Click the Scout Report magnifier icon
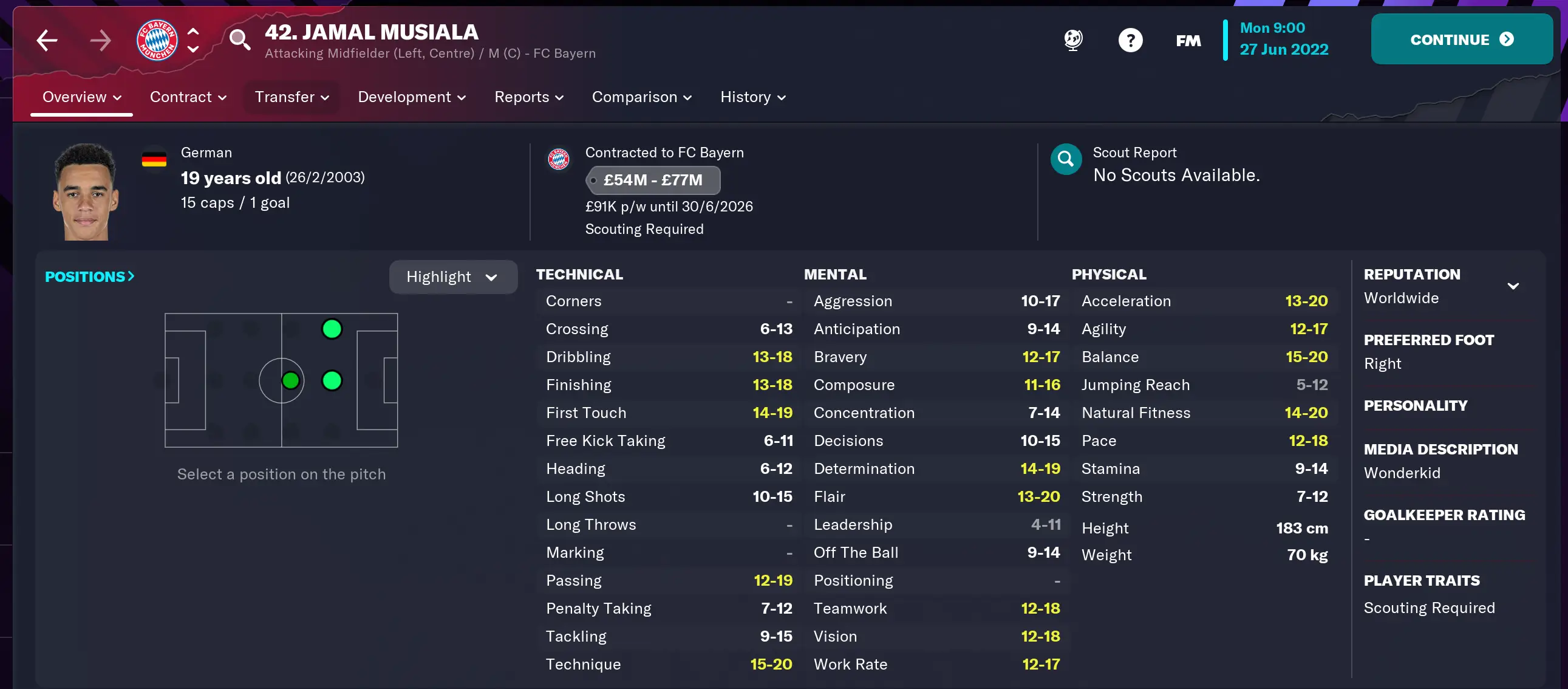Image resolution: width=1568 pixels, height=689 pixels. (x=1065, y=159)
